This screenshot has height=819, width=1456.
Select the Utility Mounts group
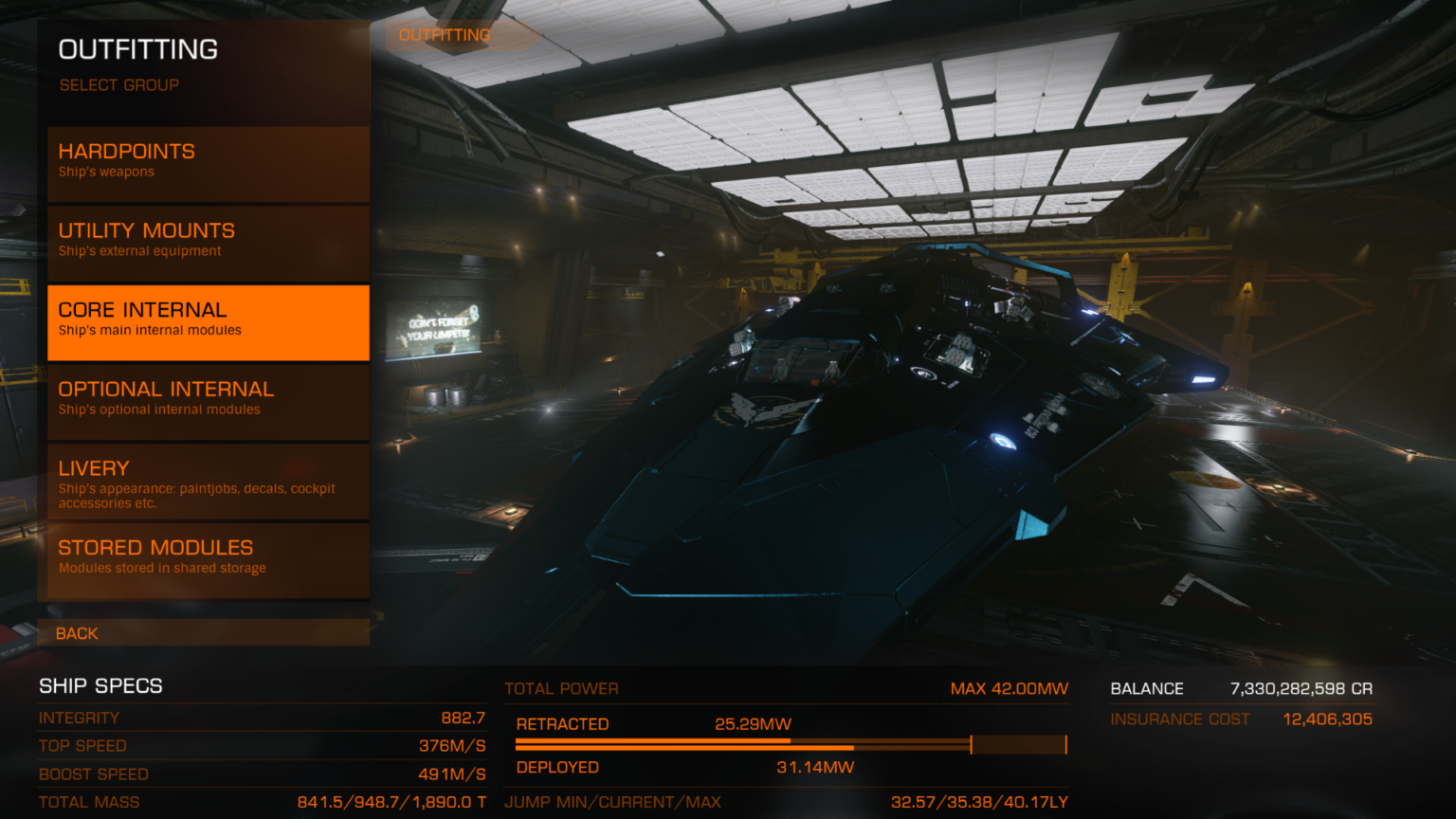208,242
